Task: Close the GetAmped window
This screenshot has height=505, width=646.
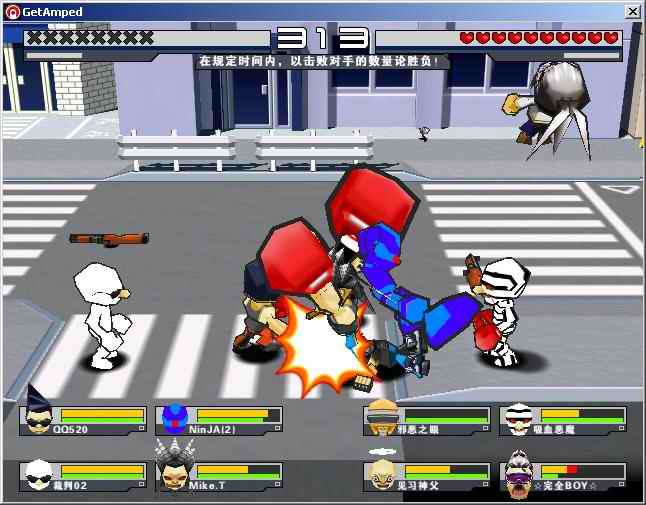Action: [633, 11]
